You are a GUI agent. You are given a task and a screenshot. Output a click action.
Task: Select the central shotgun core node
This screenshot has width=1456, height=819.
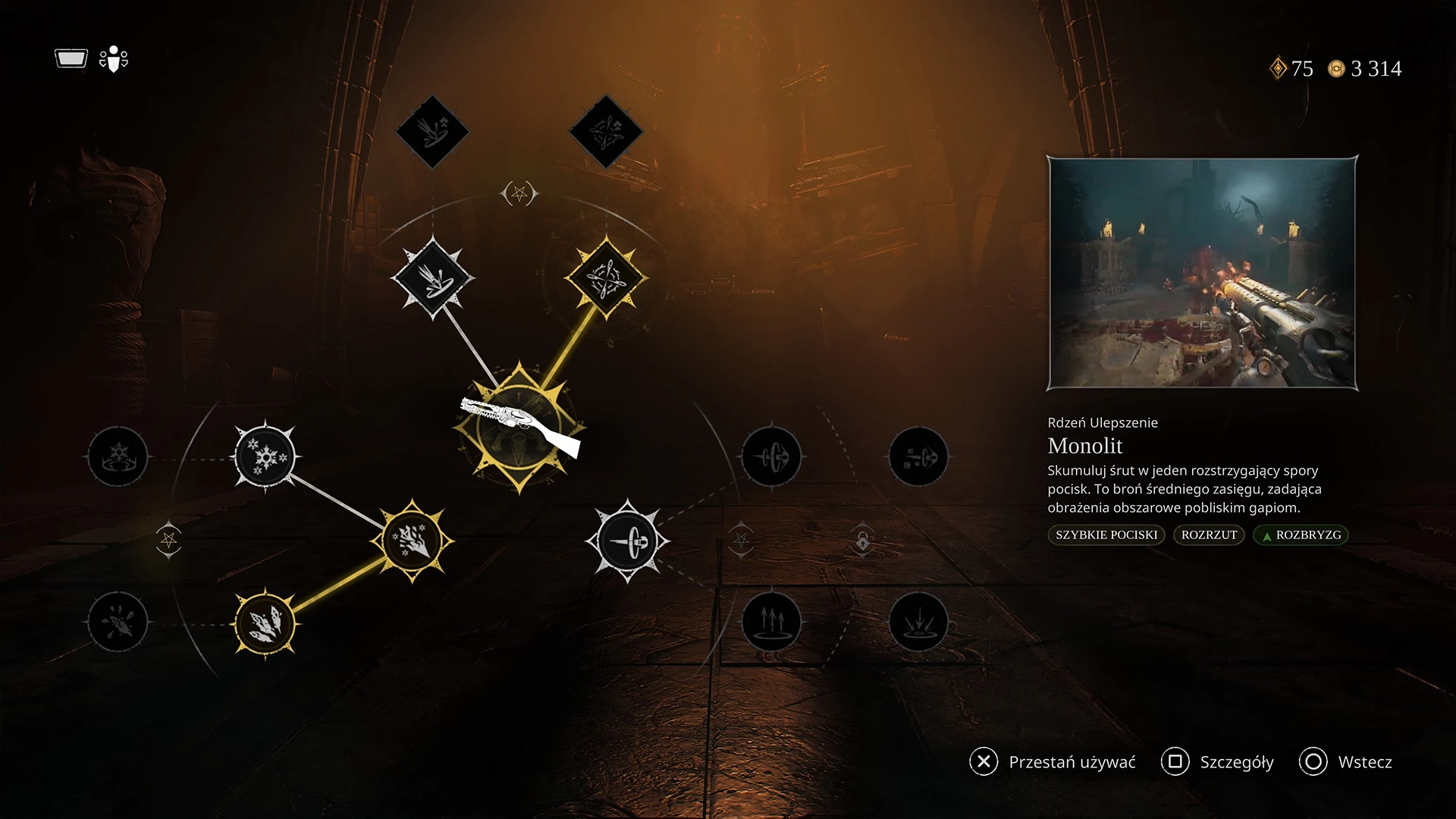point(519,428)
